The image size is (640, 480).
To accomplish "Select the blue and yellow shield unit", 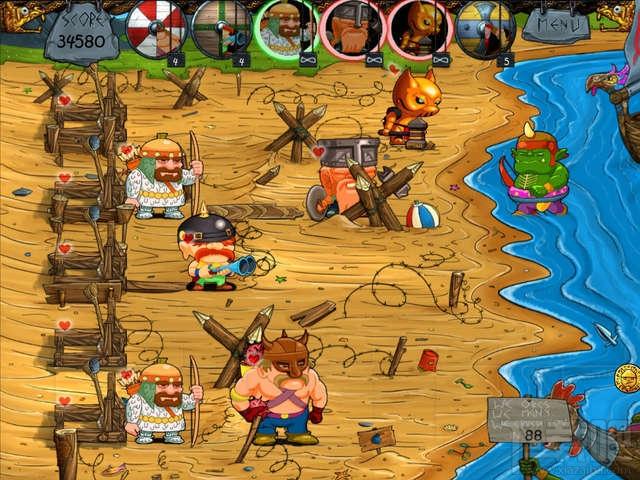I will pyautogui.click(x=485, y=27).
